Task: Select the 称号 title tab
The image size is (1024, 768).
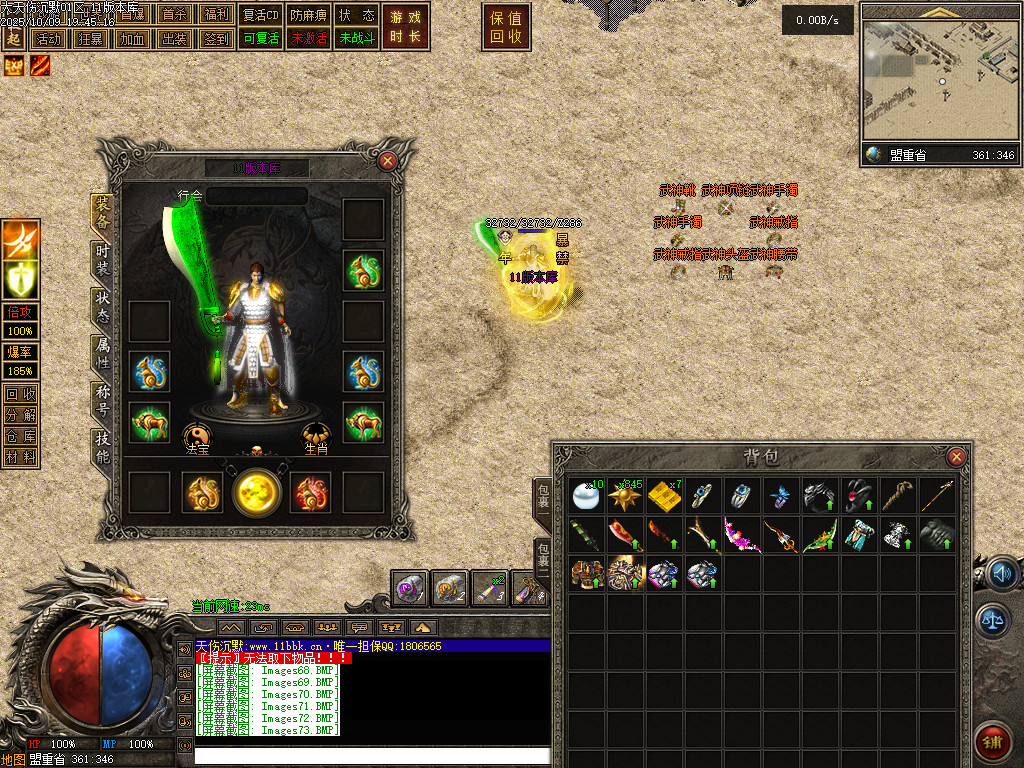Action: click(x=102, y=398)
